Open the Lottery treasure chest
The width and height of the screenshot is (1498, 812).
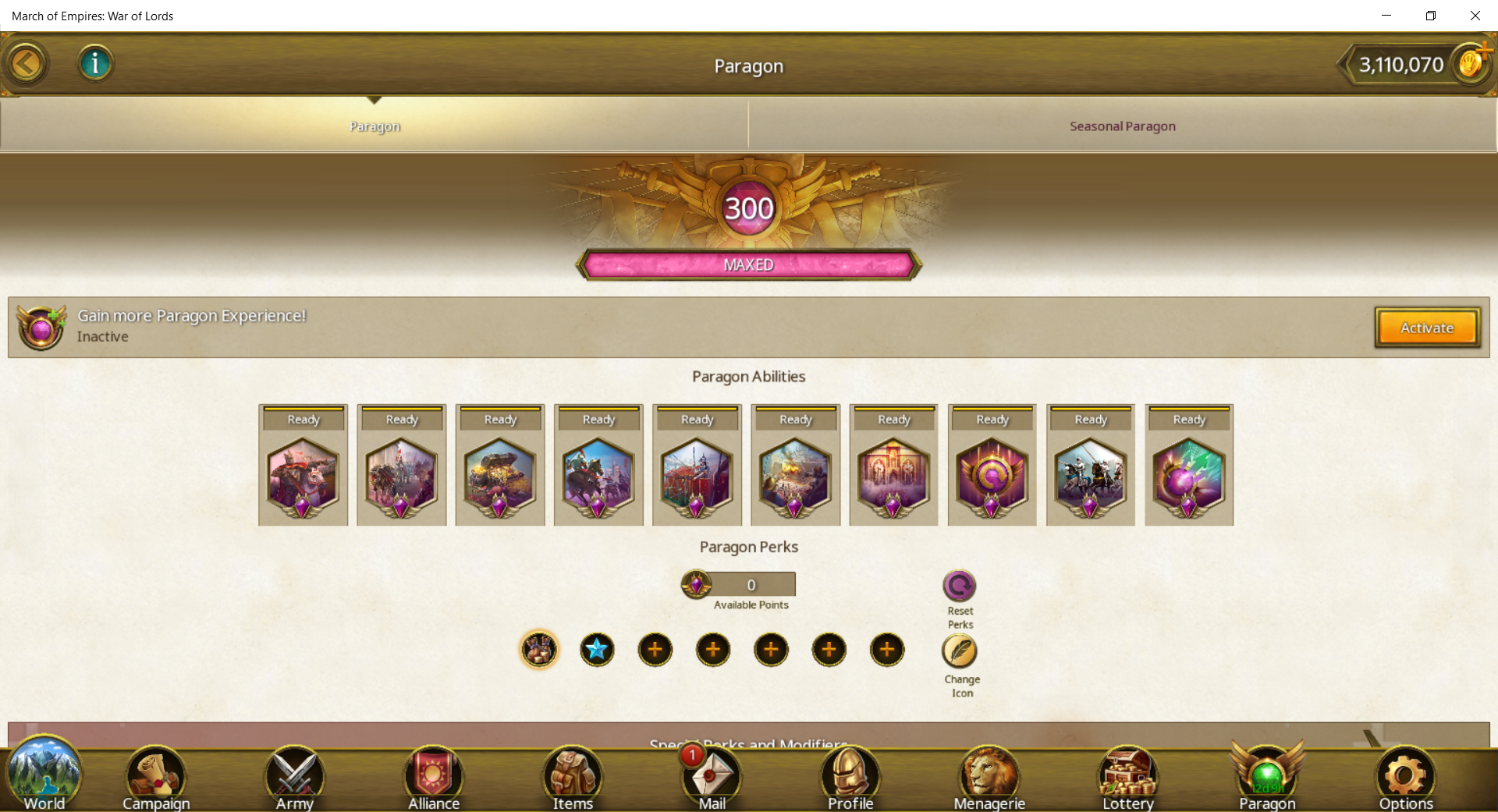point(1127,778)
